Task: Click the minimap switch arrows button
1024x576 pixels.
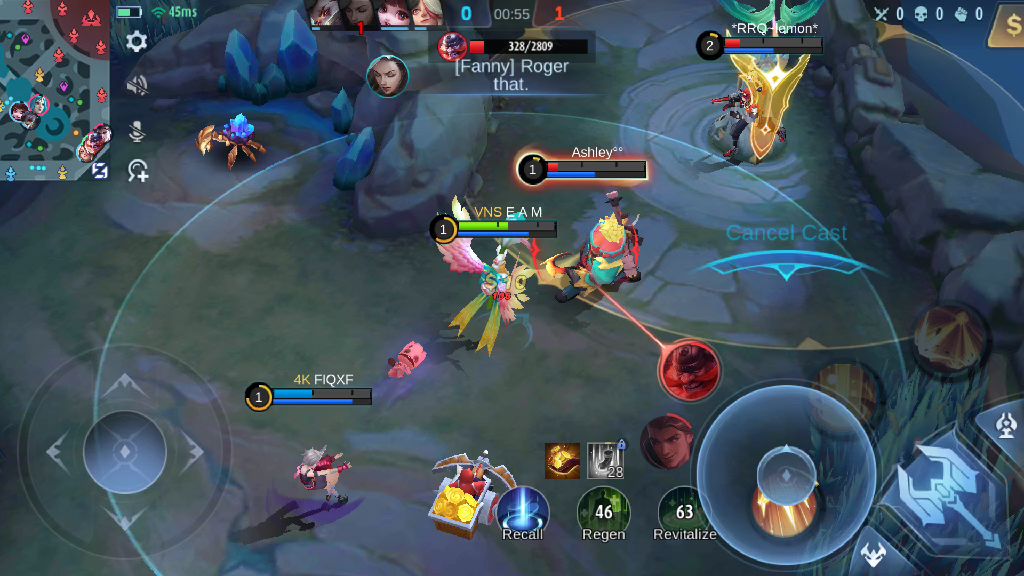Action: point(100,170)
